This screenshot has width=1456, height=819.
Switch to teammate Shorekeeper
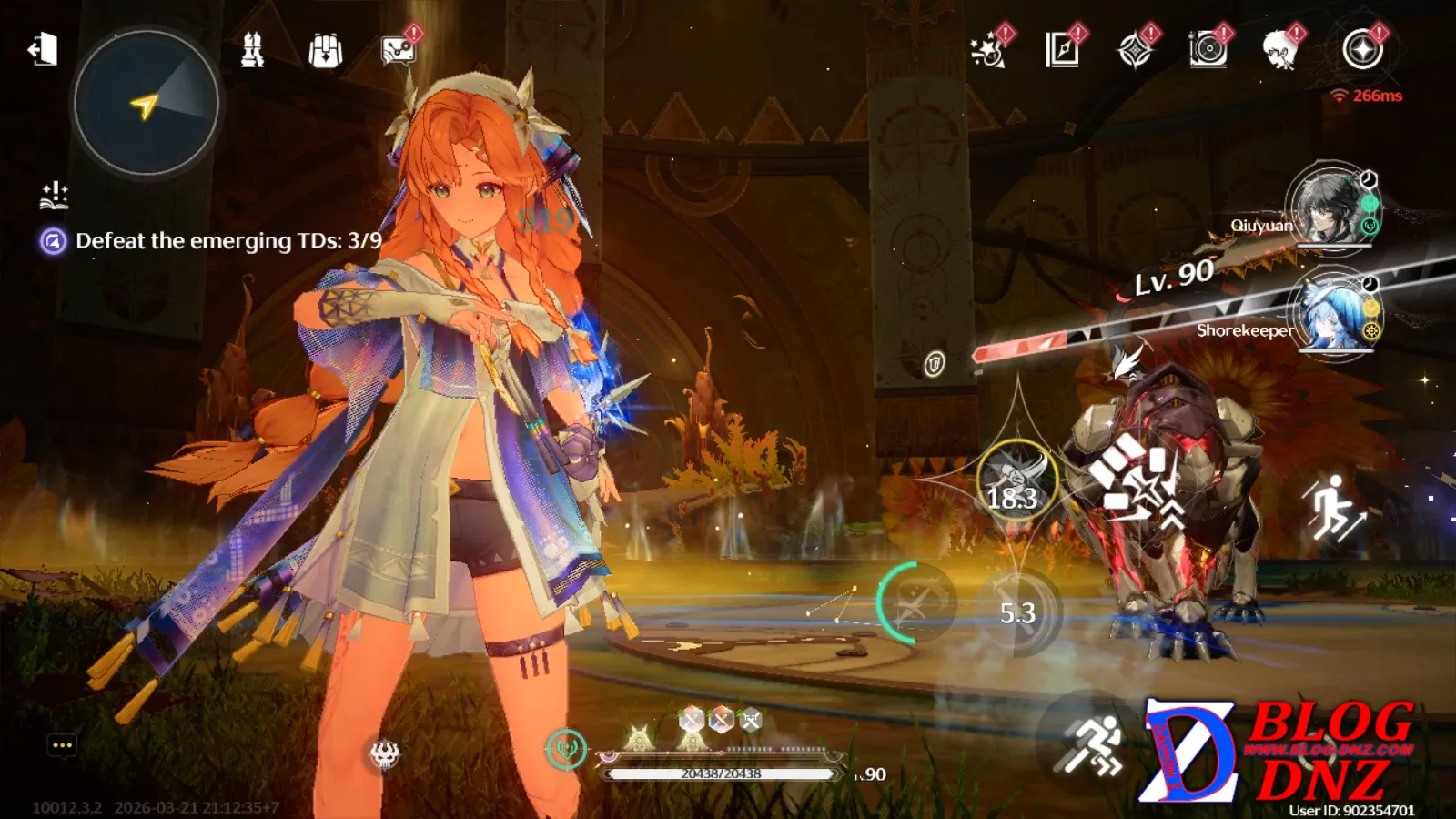pos(1331,312)
